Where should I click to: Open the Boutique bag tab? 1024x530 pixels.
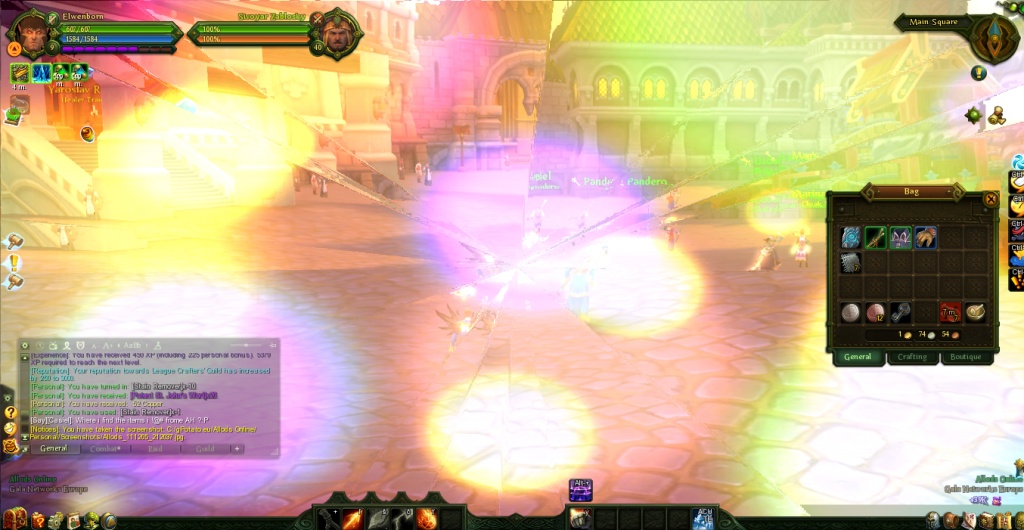pyautogui.click(x=965, y=357)
